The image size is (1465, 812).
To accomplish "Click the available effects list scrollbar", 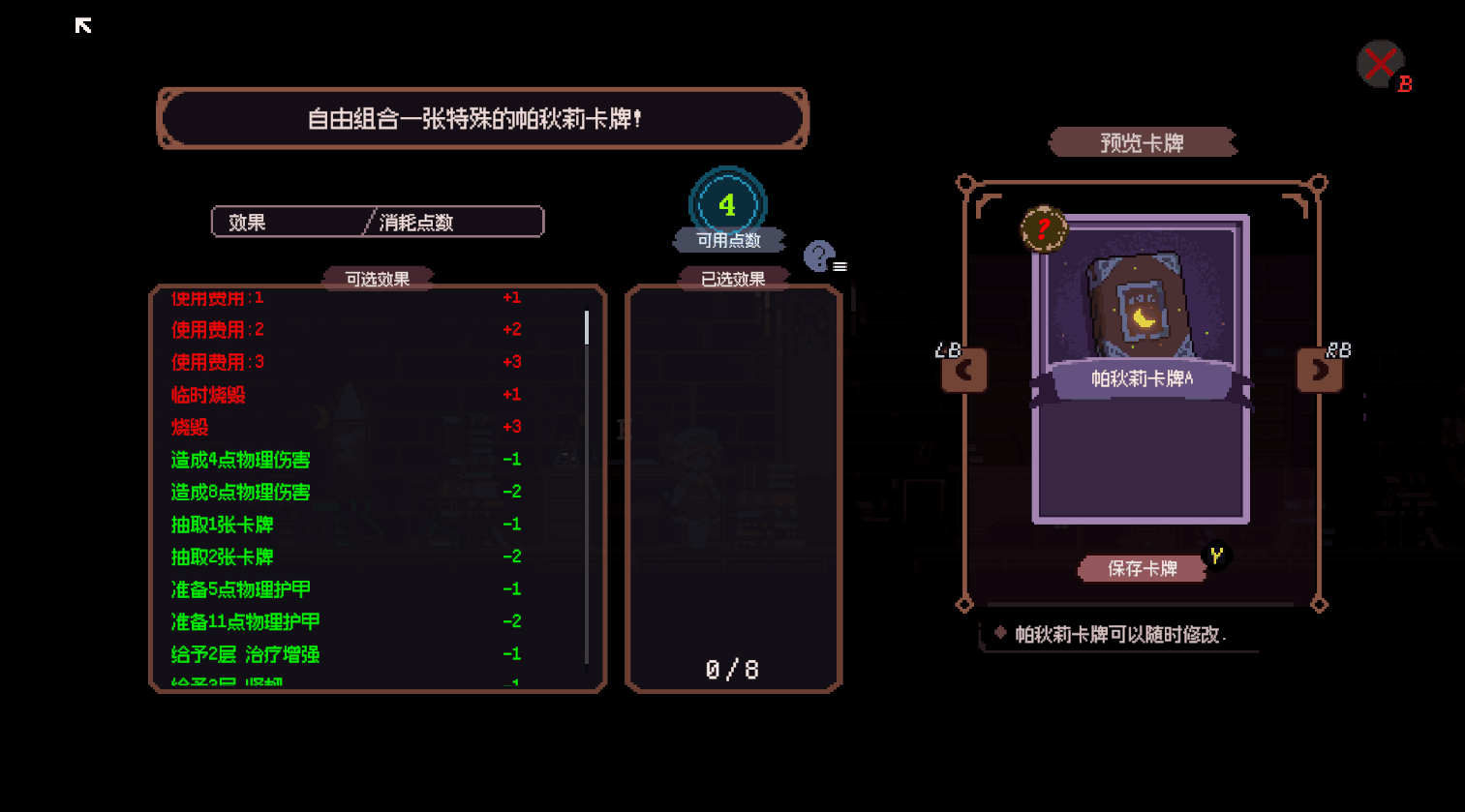I will (587, 328).
